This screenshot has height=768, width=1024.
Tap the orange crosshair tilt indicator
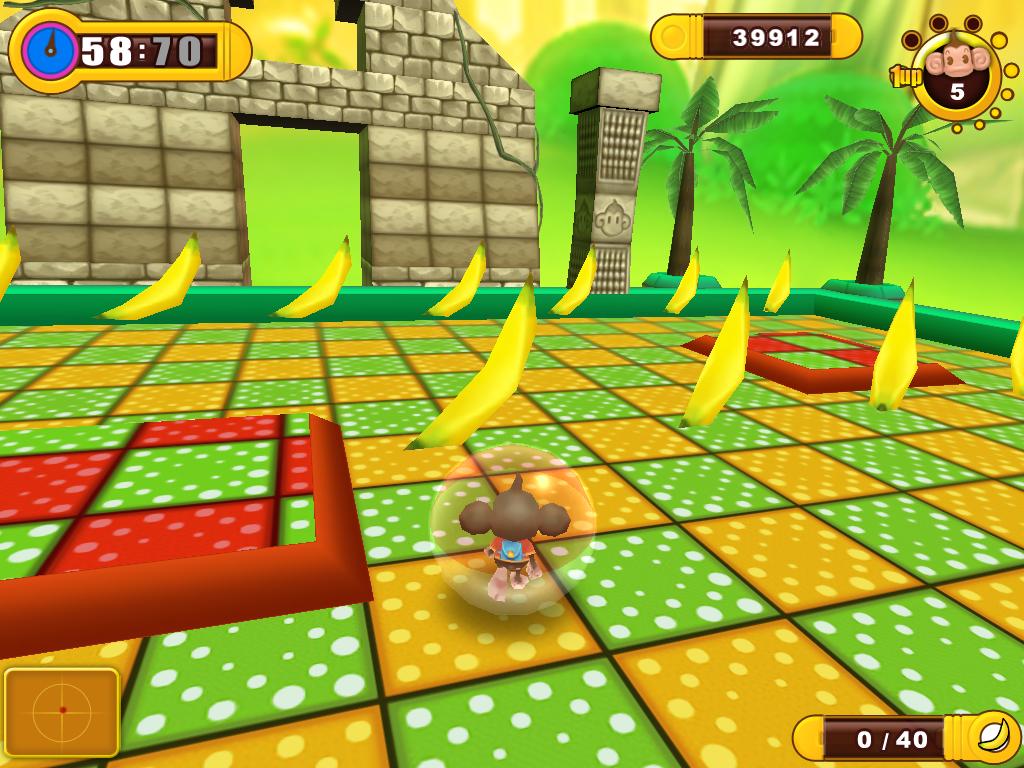click(62, 711)
